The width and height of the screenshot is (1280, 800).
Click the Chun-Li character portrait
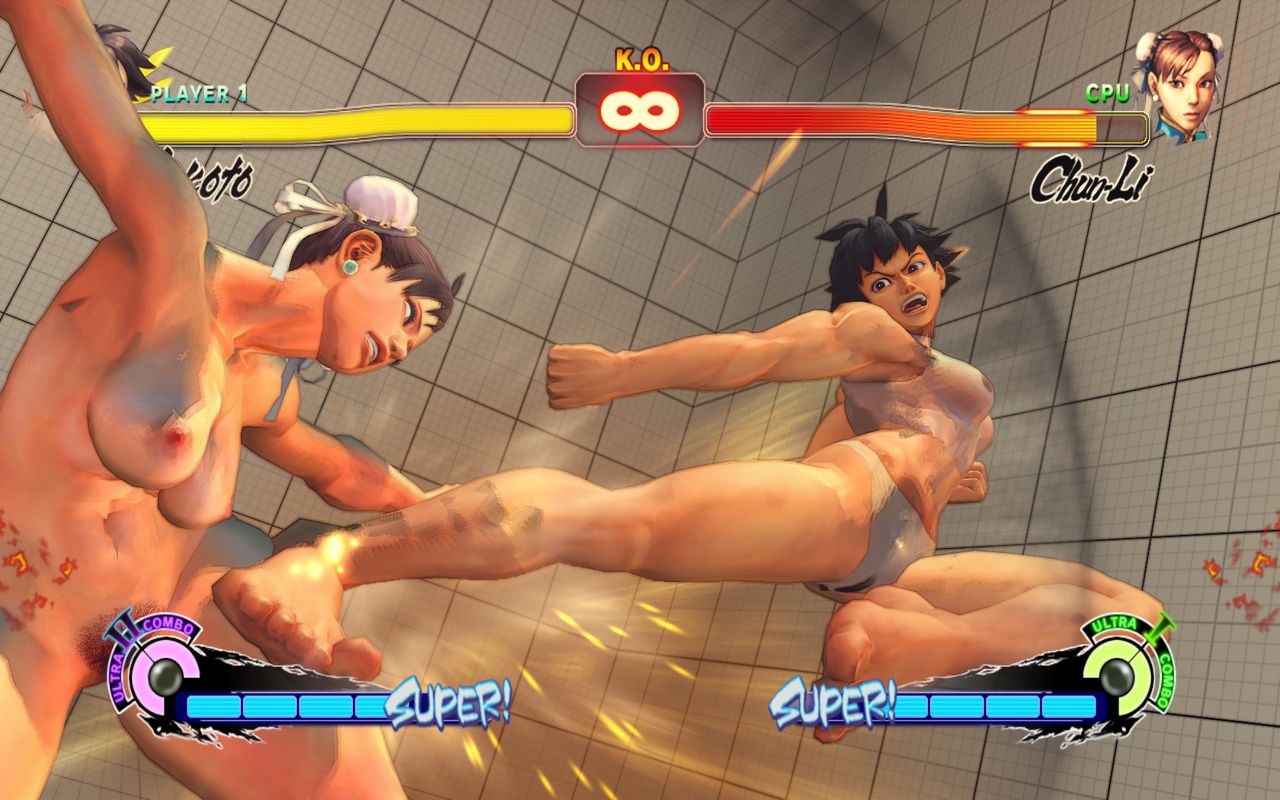[1177, 87]
